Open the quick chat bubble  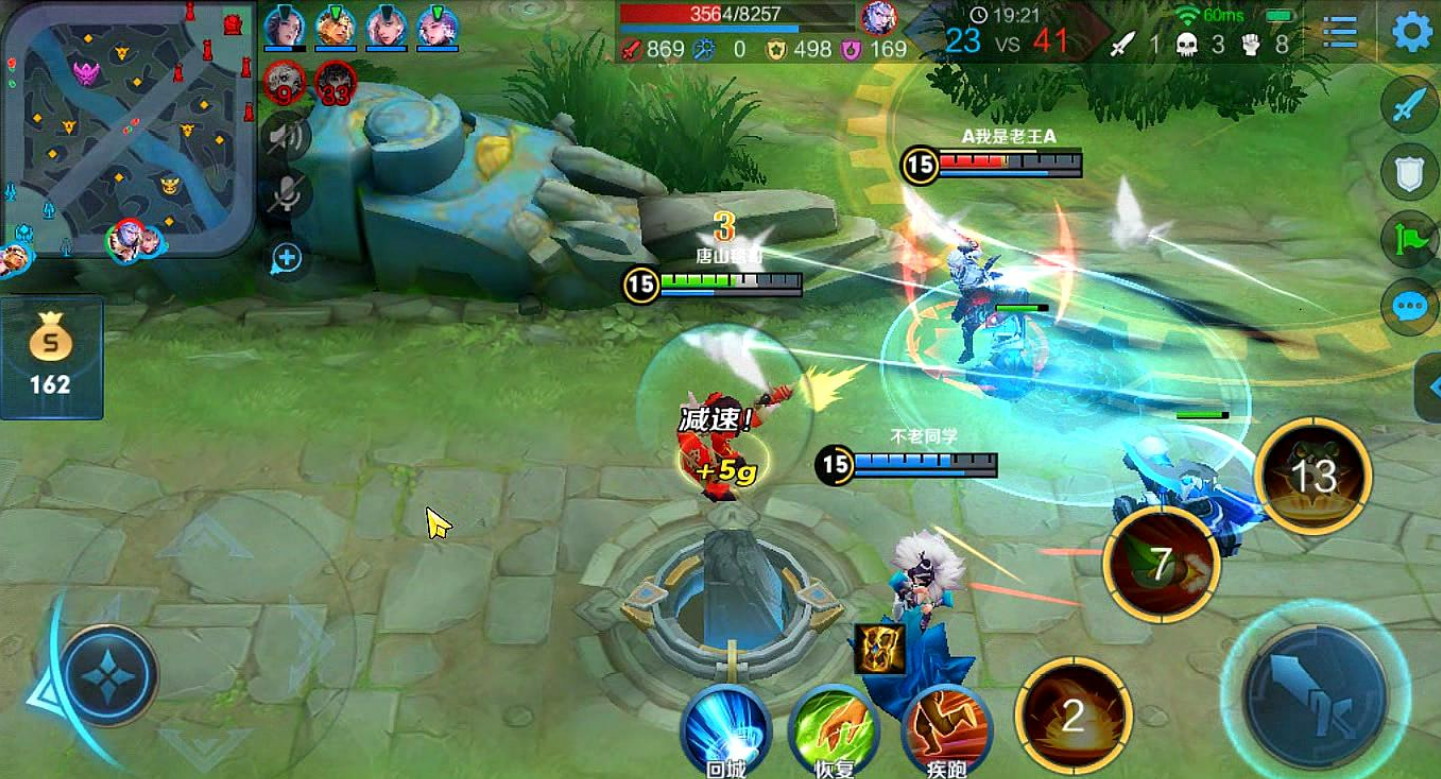1410,306
